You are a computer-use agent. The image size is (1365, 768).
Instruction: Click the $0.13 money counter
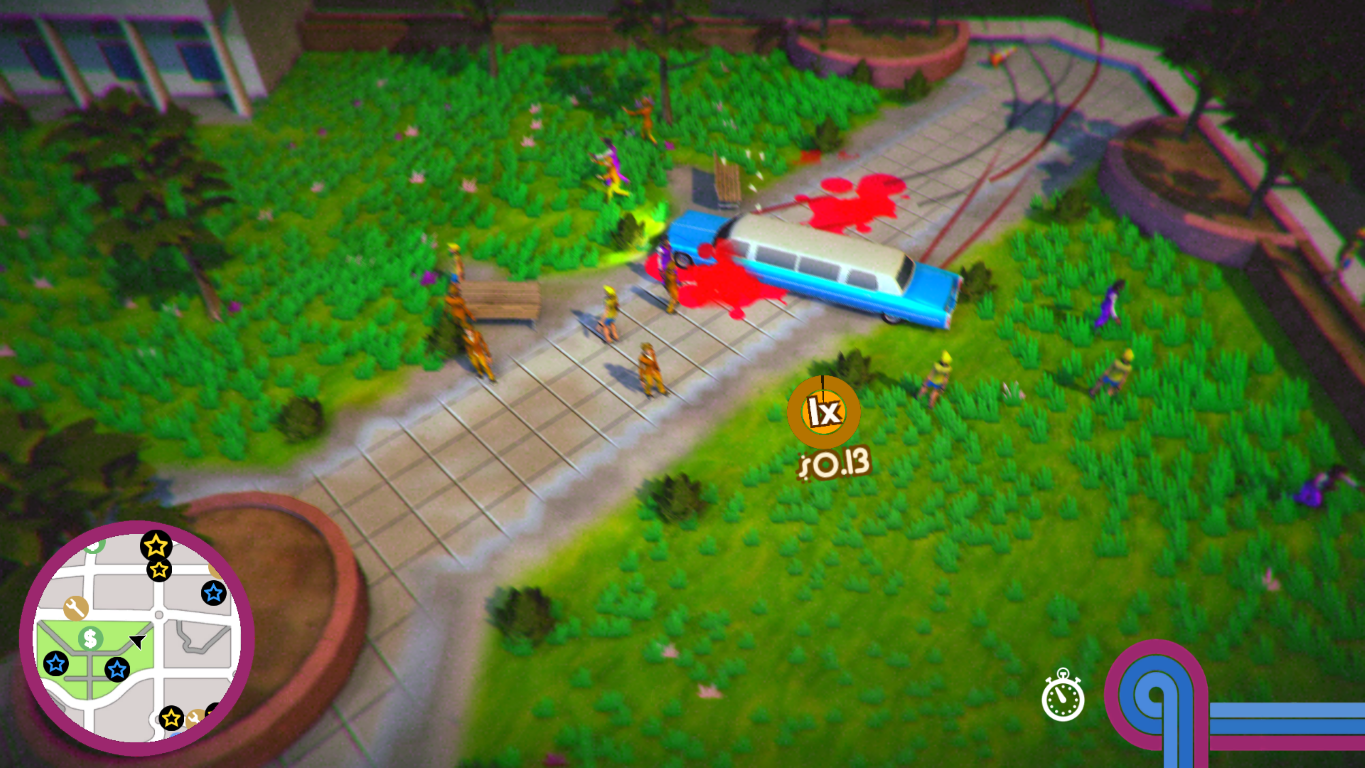[x=833, y=462]
